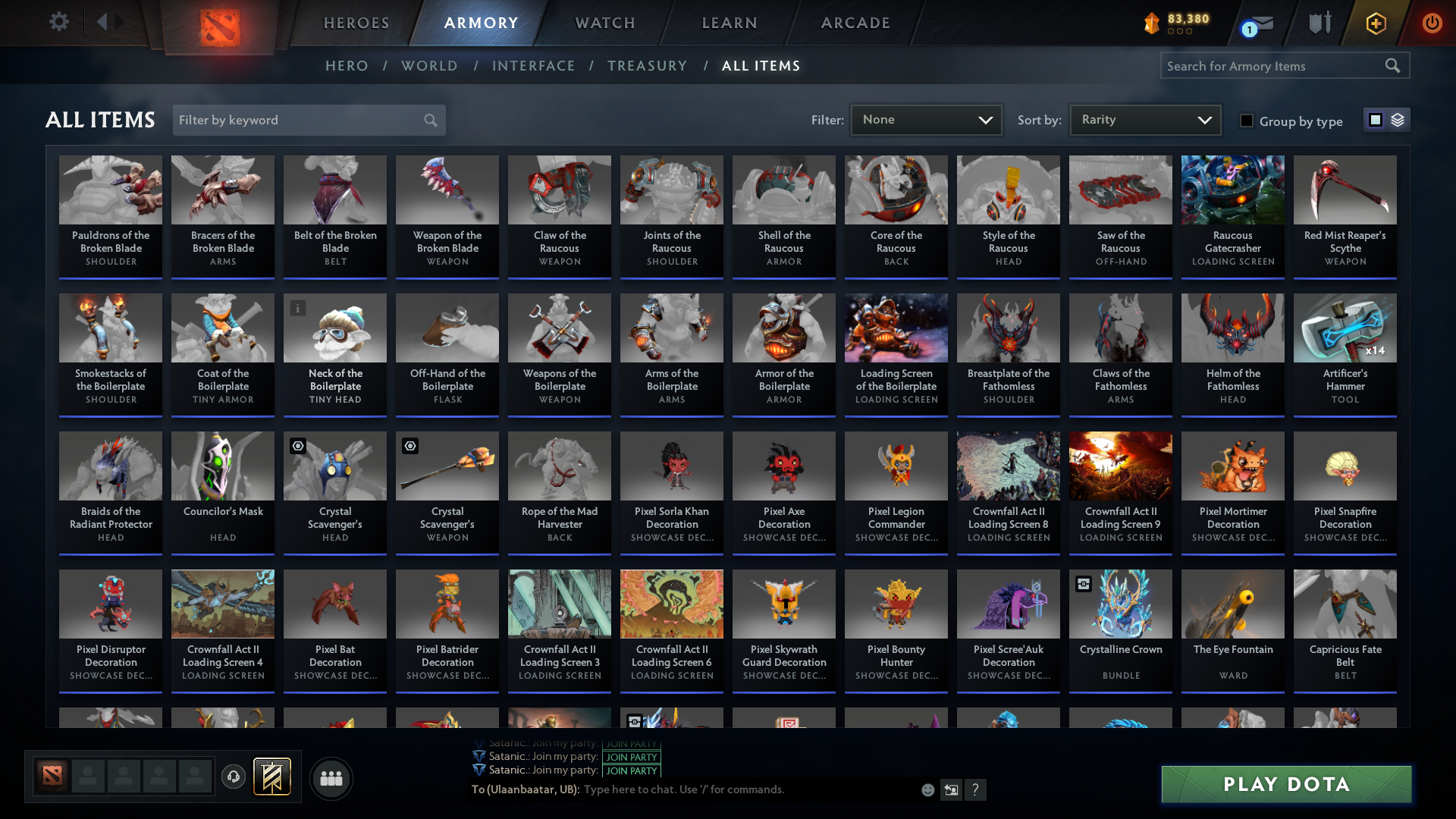The image size is (1456, 819).
Task: Switch to single item view mode
Action: (x=1376, y=119)
